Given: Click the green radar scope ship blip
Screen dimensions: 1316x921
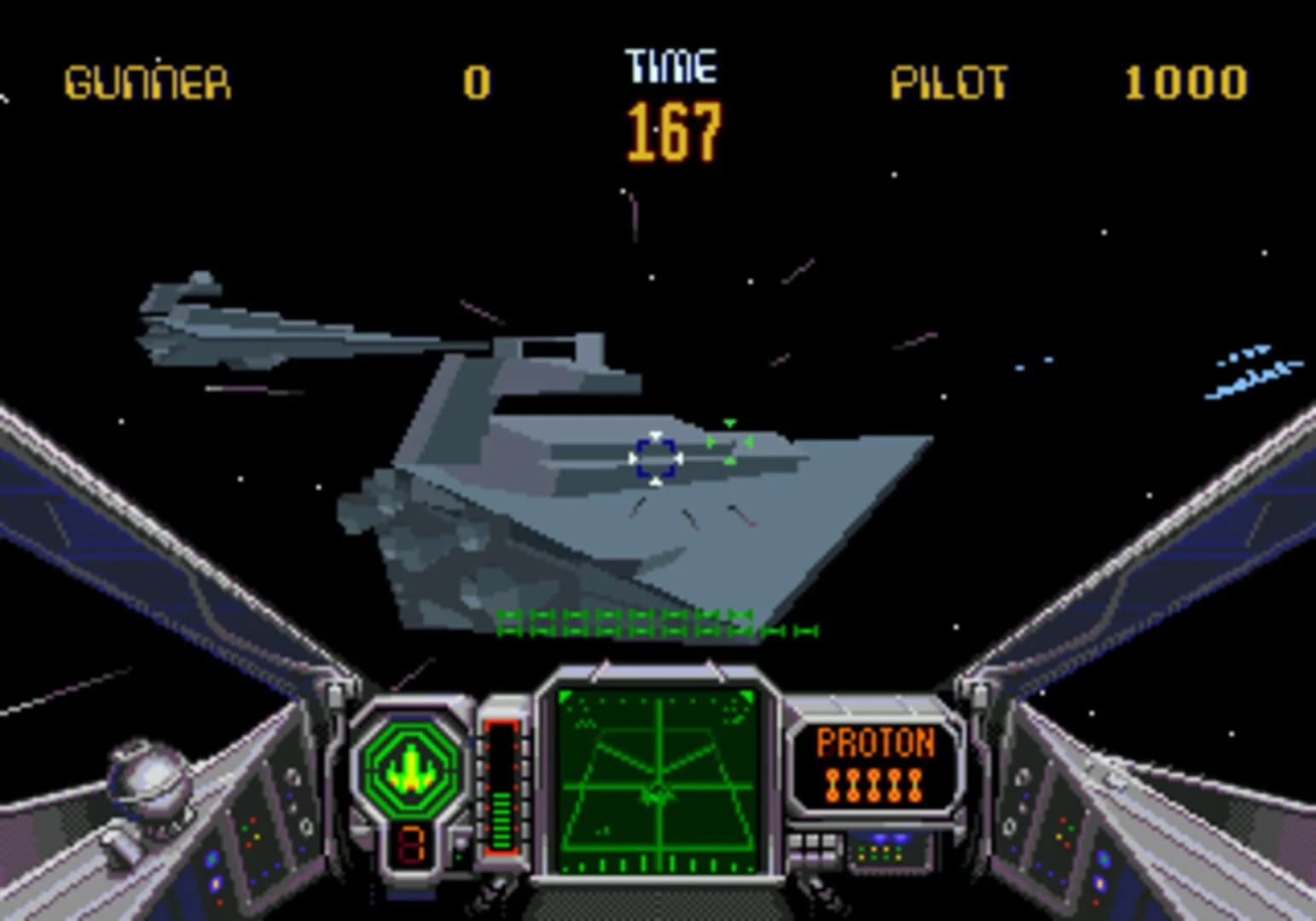Looking at the screenshot, I should pos(657,797).
